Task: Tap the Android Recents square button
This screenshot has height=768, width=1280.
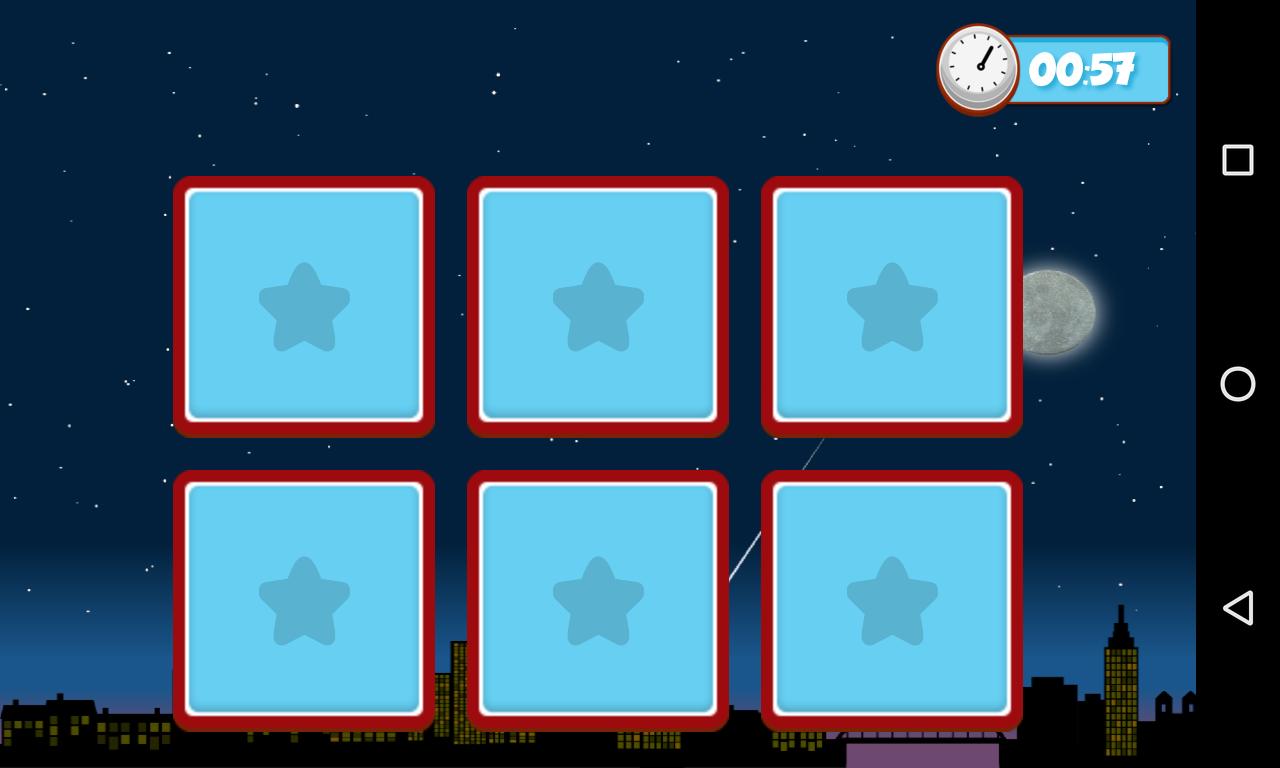Action: [1238, 158]
